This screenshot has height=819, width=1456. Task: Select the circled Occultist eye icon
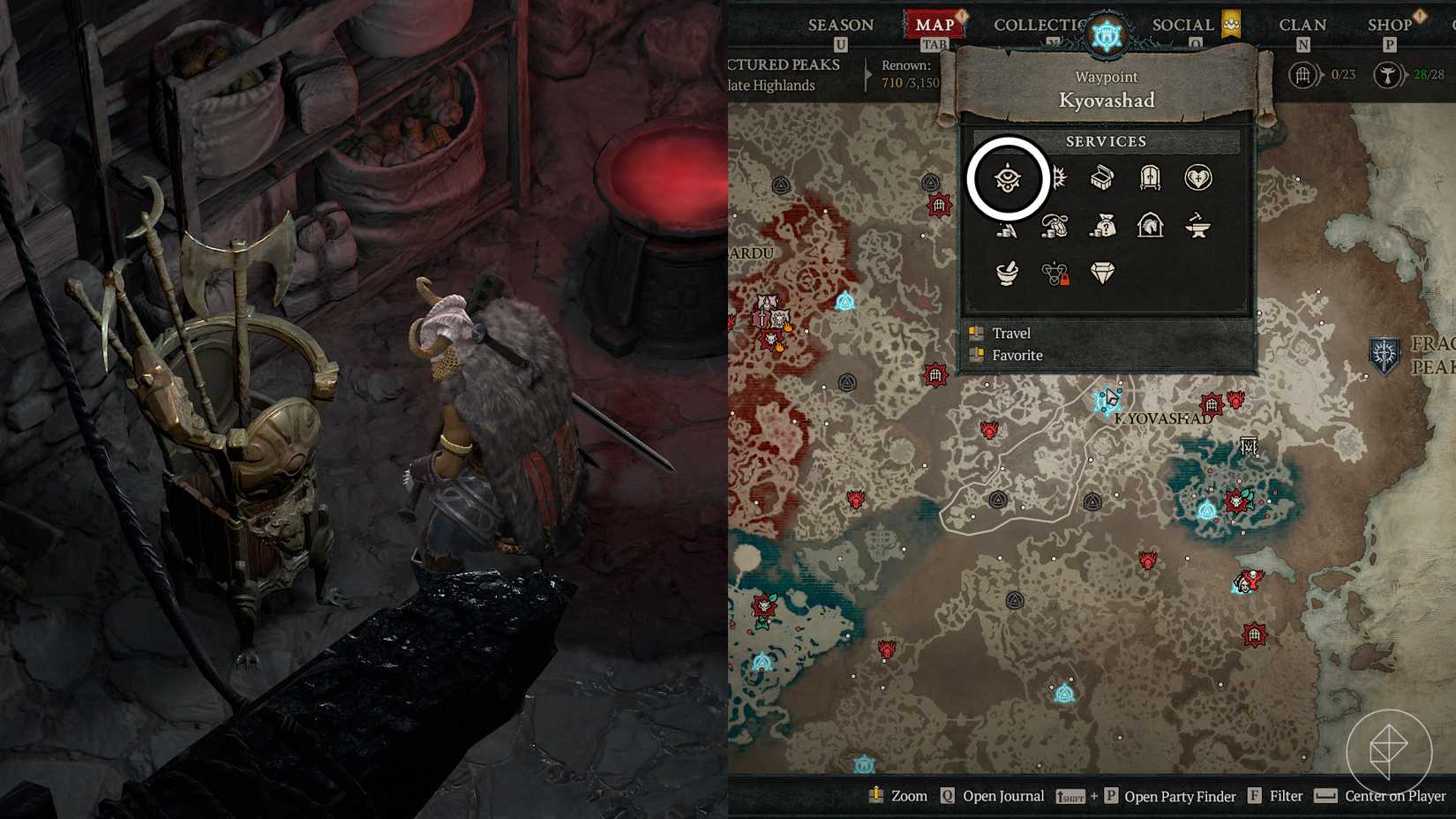pyautogui.click(x=1007, y=177)
